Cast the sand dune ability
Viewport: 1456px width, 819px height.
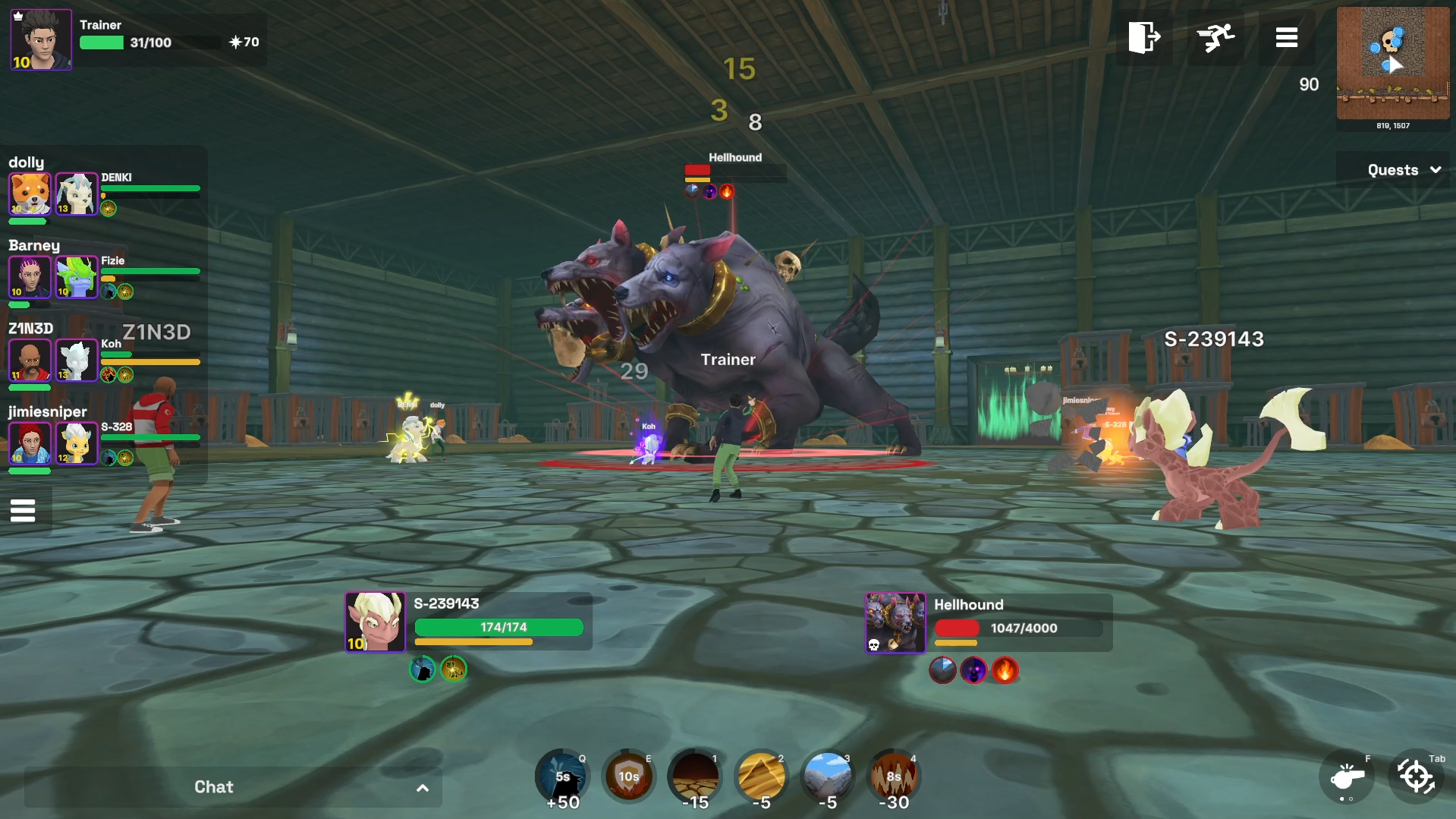pos(761,776)
